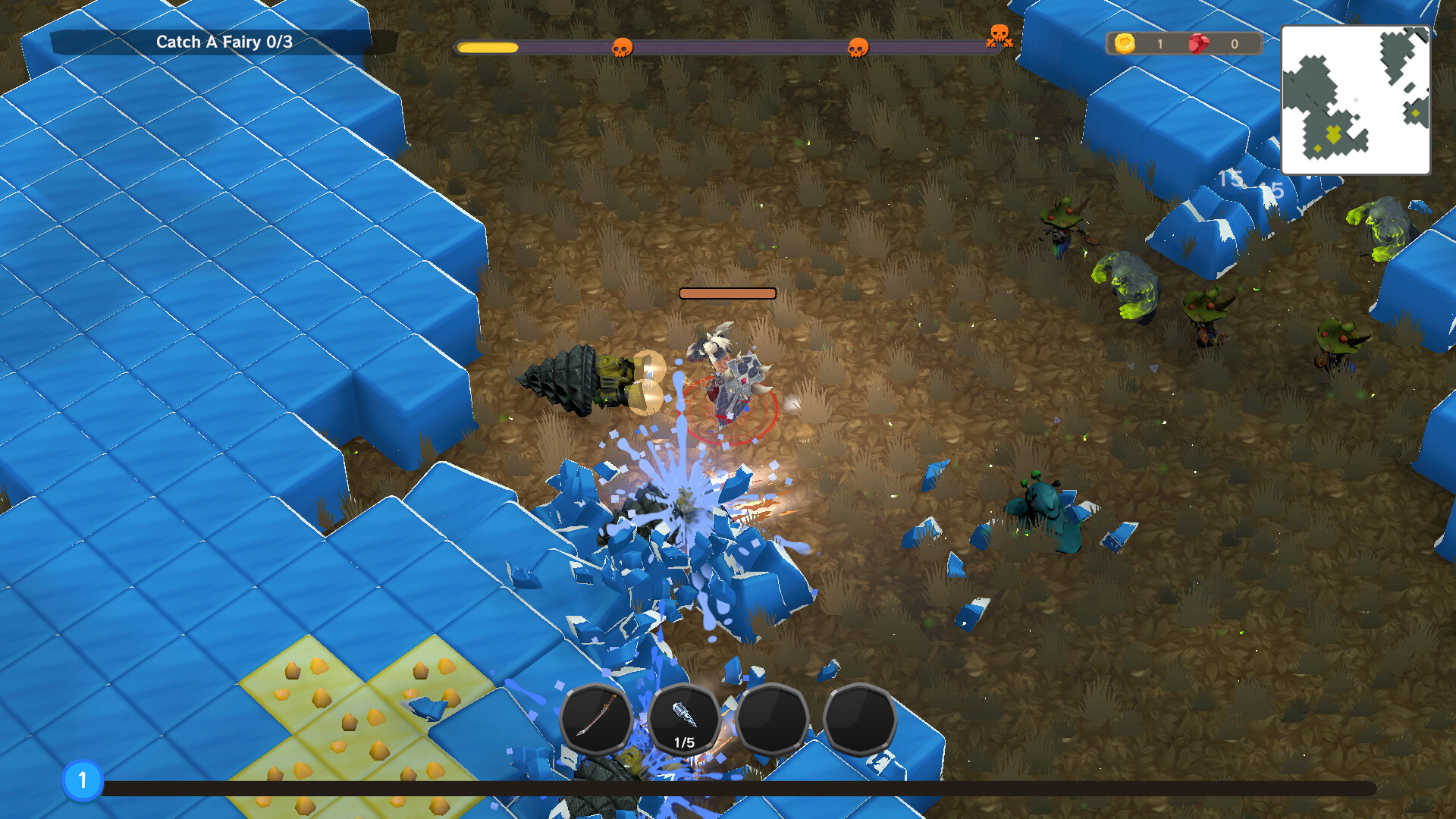Select the blue level 1 badge
Image resolution: width=1456 pixels, height=819 pixels.
83,780
